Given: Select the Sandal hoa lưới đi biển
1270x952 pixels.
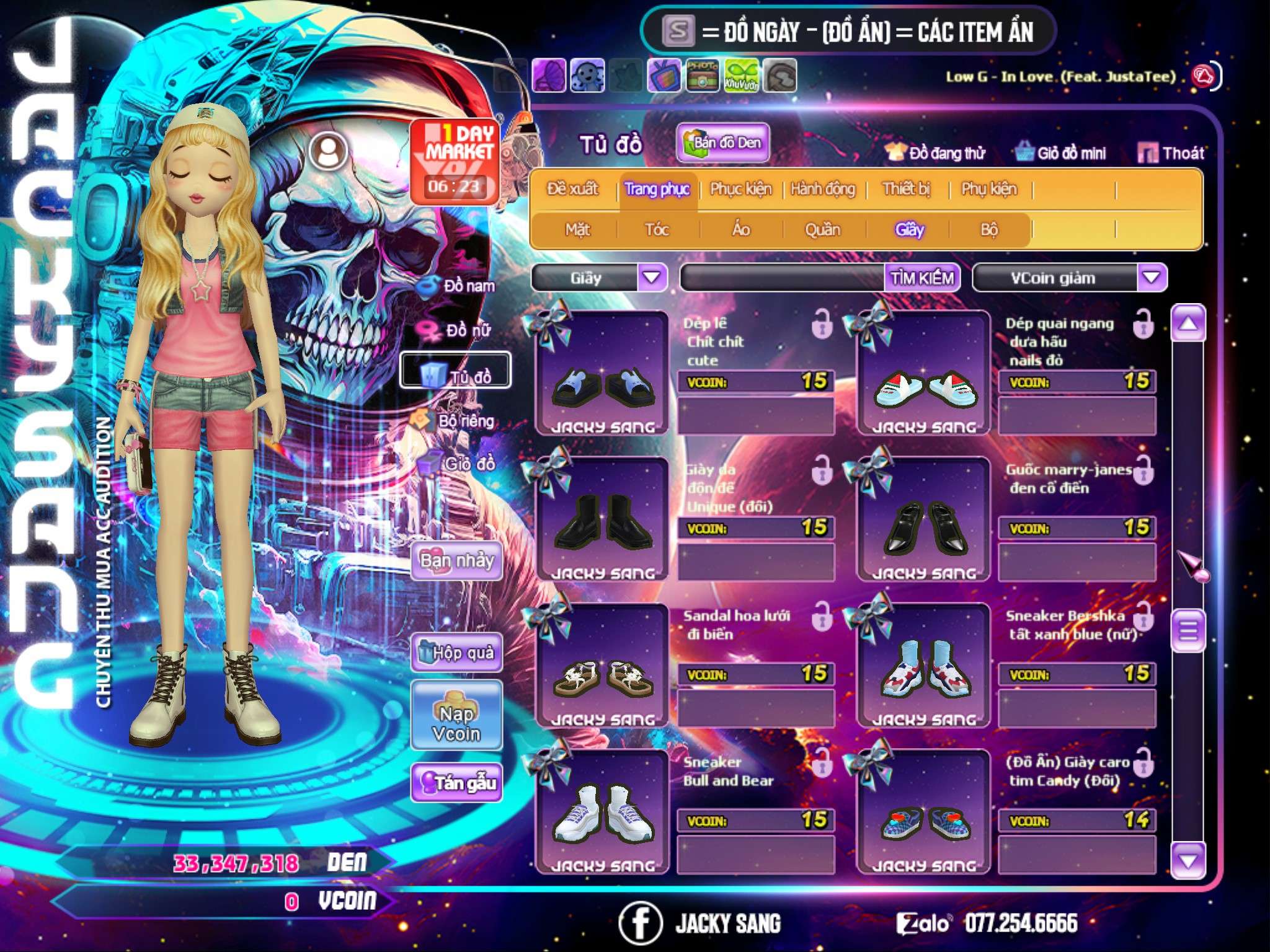Looking at the screenshot, I should [x=602, y=666].
